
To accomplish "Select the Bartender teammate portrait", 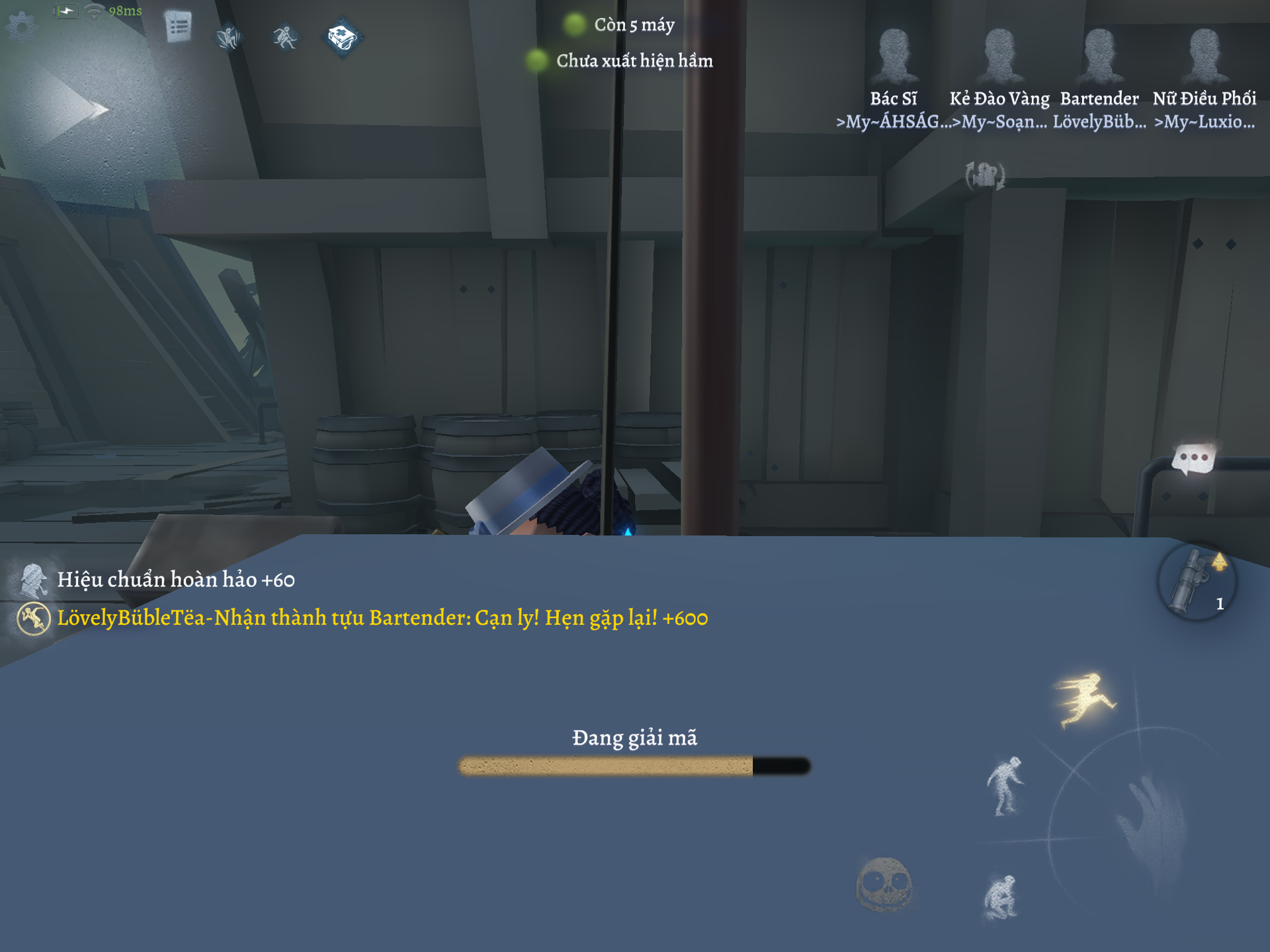I will (x=1099, y=56).
